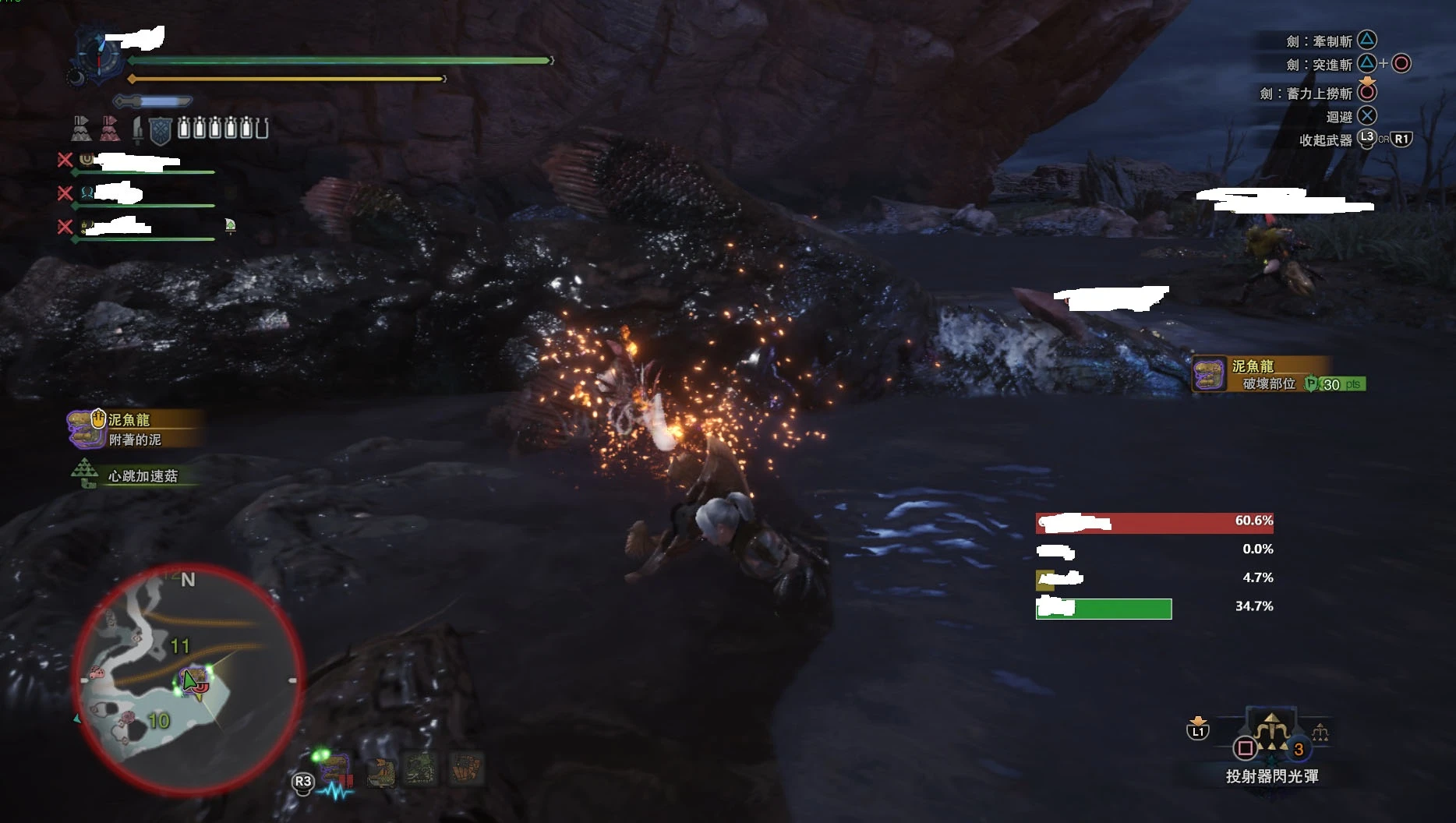Click the circular minimap
Viewport: 1456px width, 823px height.
(x=188, y=680)
